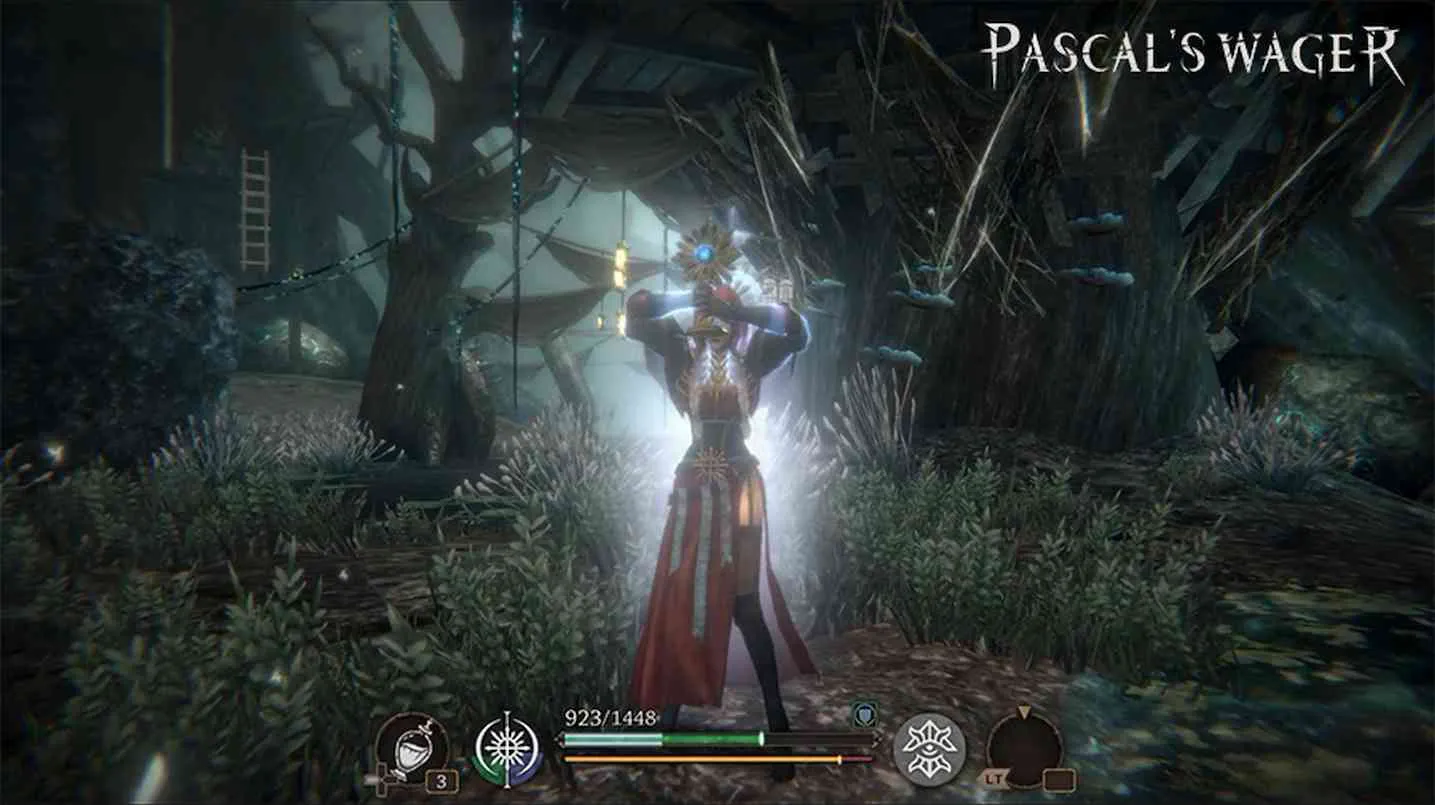Select the health value label 923/1448

coord(611,718)
